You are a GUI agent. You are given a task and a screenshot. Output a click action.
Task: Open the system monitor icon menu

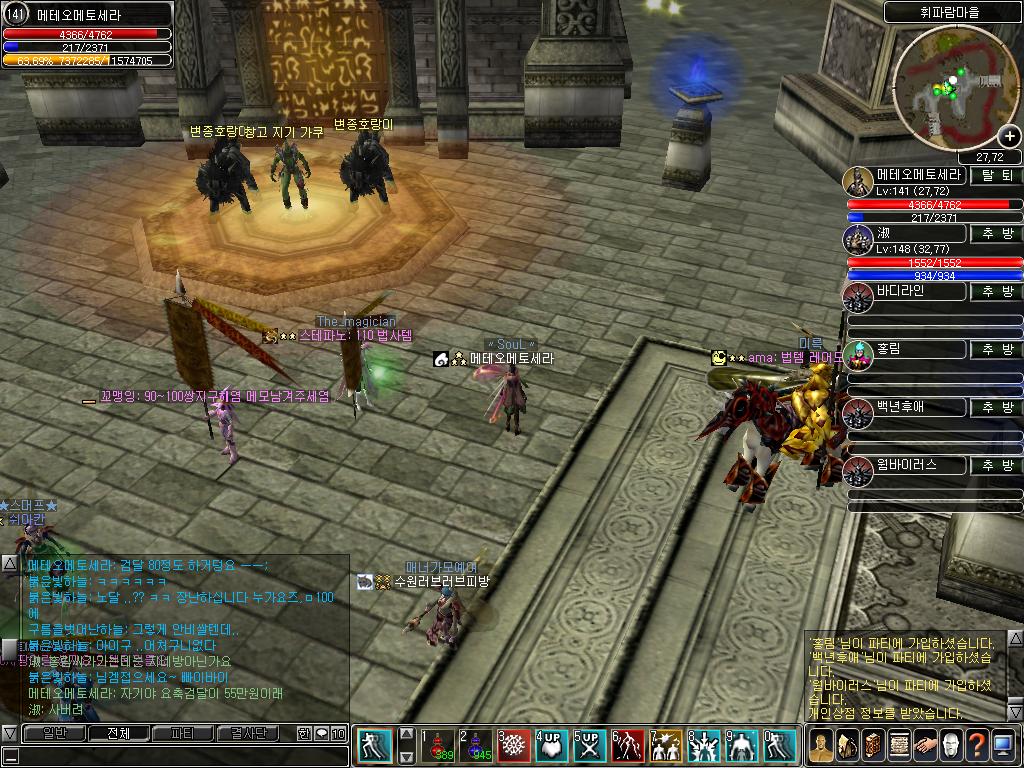tap(1003, 746)
